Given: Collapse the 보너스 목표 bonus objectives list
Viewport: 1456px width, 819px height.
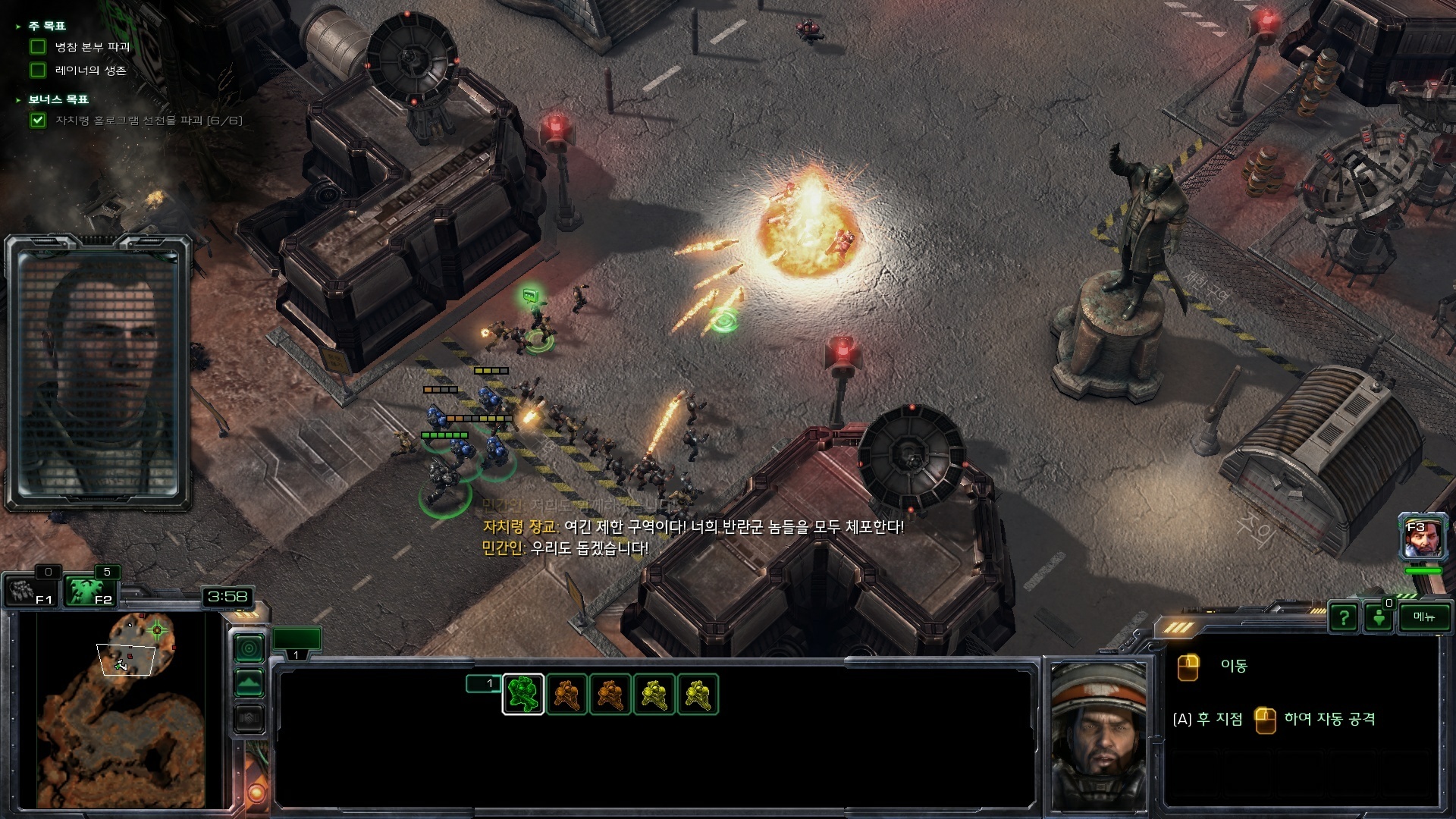Looking at the screenshot, I should point(19,100).
